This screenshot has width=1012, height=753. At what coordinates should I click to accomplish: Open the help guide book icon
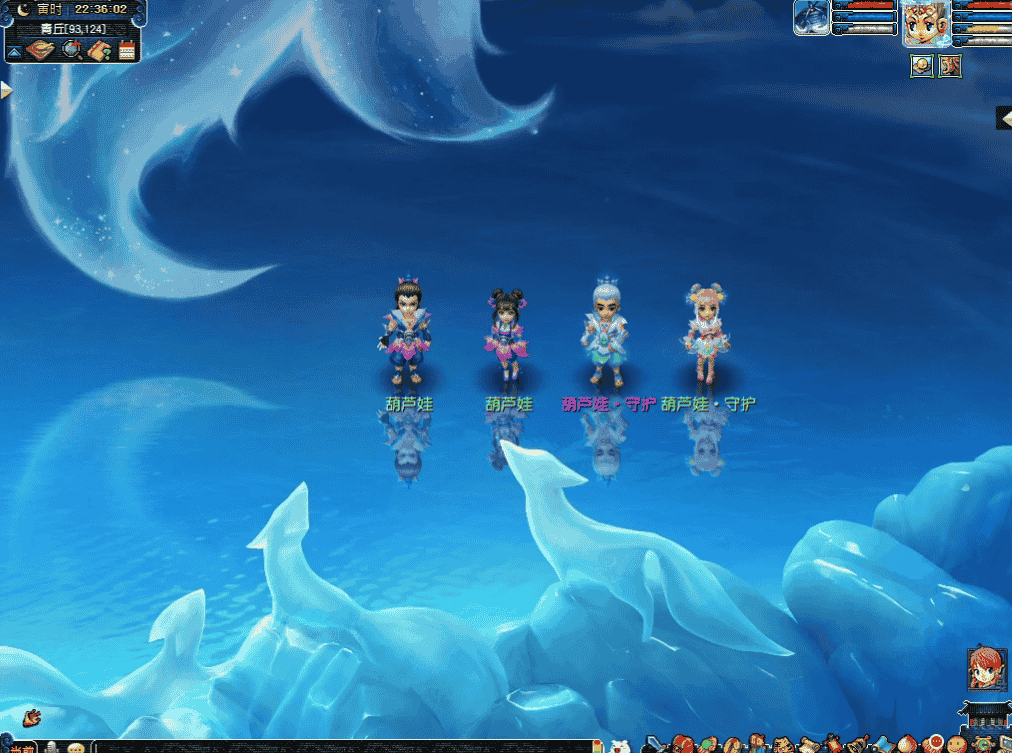pos(99,50)
